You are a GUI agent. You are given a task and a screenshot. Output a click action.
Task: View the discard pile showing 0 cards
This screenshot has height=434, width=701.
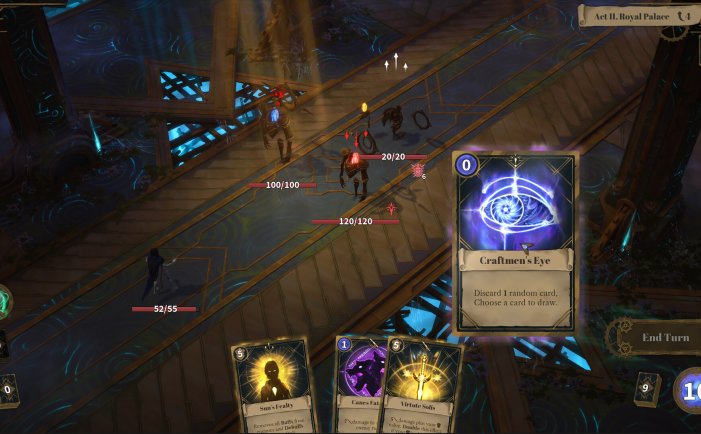pyautogui.click(x=8, y=390)
